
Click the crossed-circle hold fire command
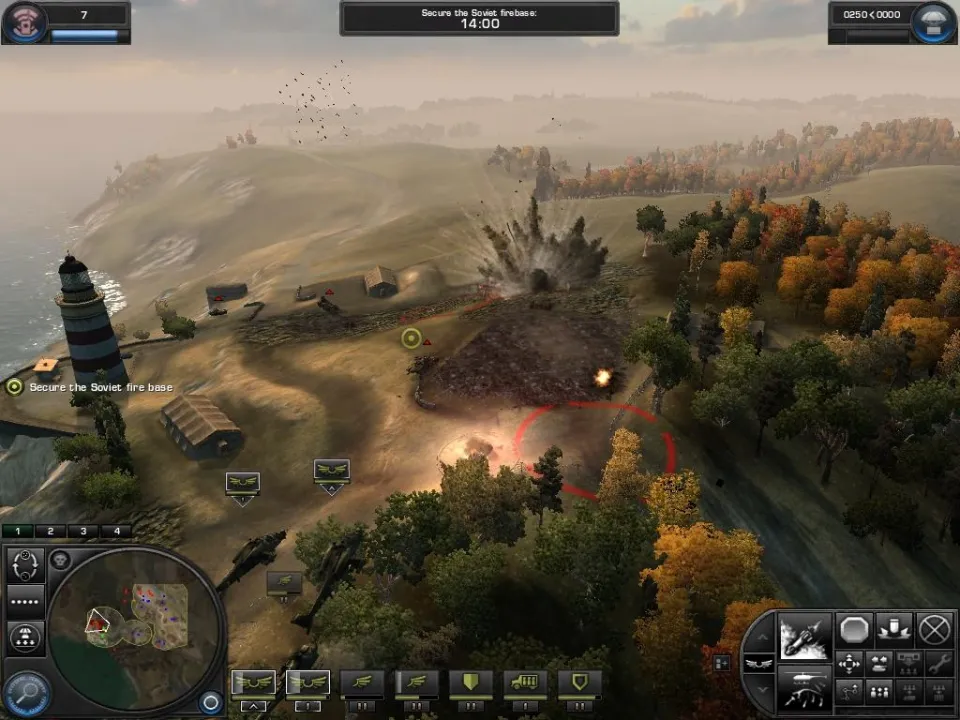pyautogui.click(x=934, y=629)
